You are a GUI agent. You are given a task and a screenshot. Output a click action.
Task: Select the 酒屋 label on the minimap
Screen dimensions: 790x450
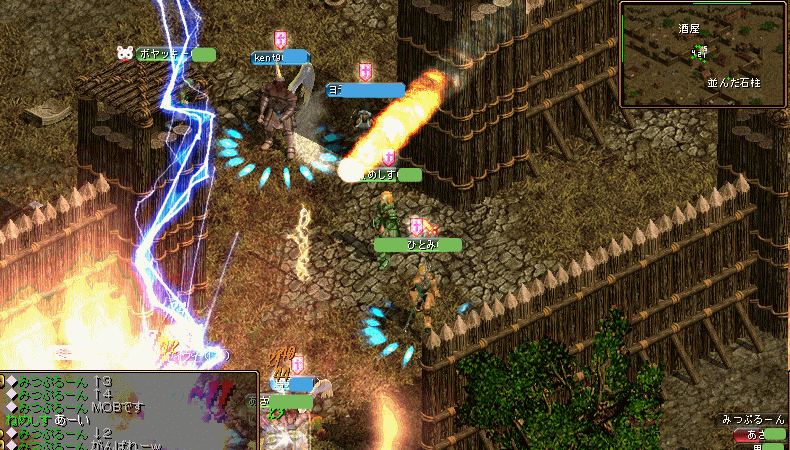(x=688, y=30)
